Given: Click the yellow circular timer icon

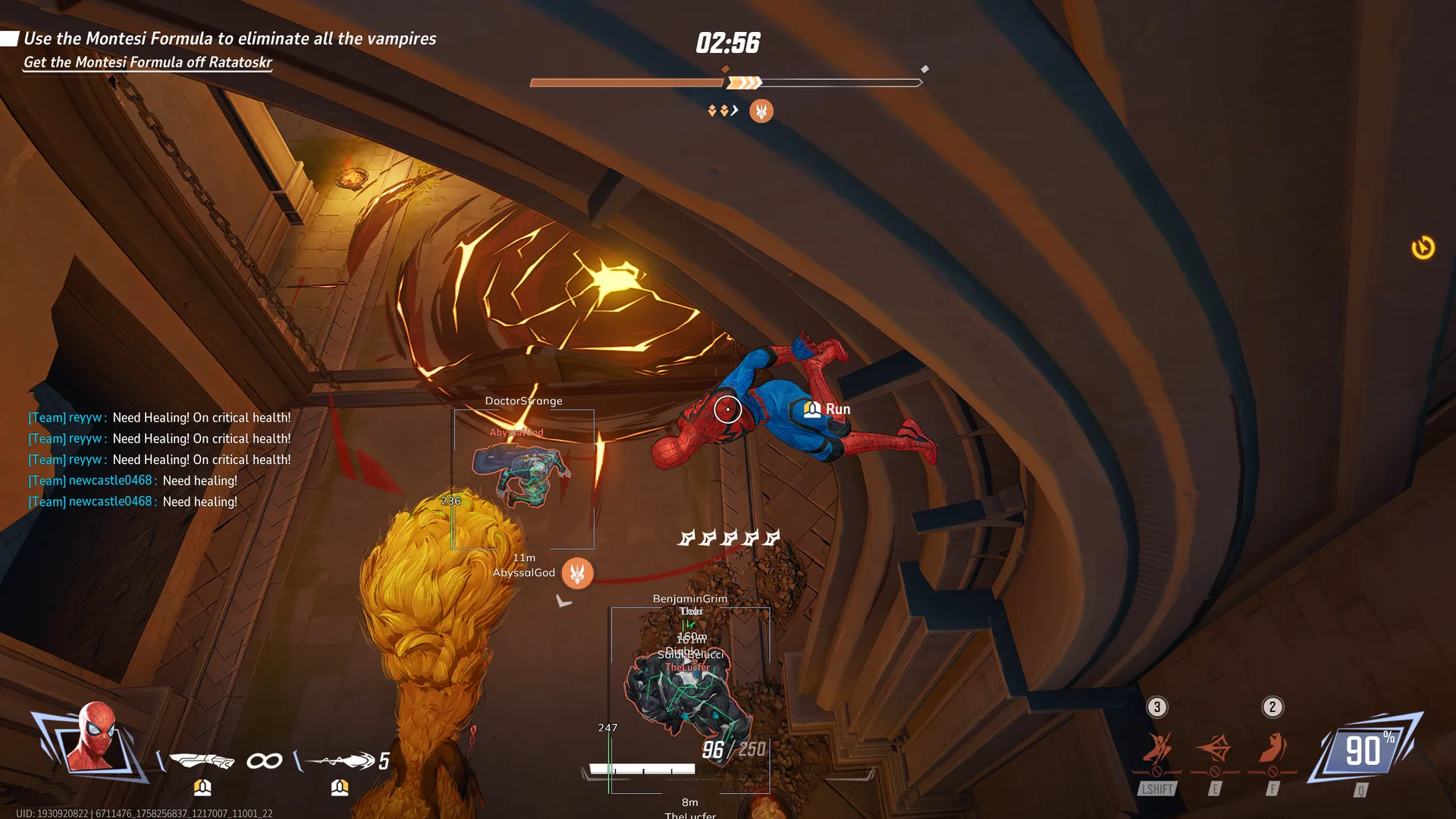Looking at the screenshot, I should click(1423, 247).
